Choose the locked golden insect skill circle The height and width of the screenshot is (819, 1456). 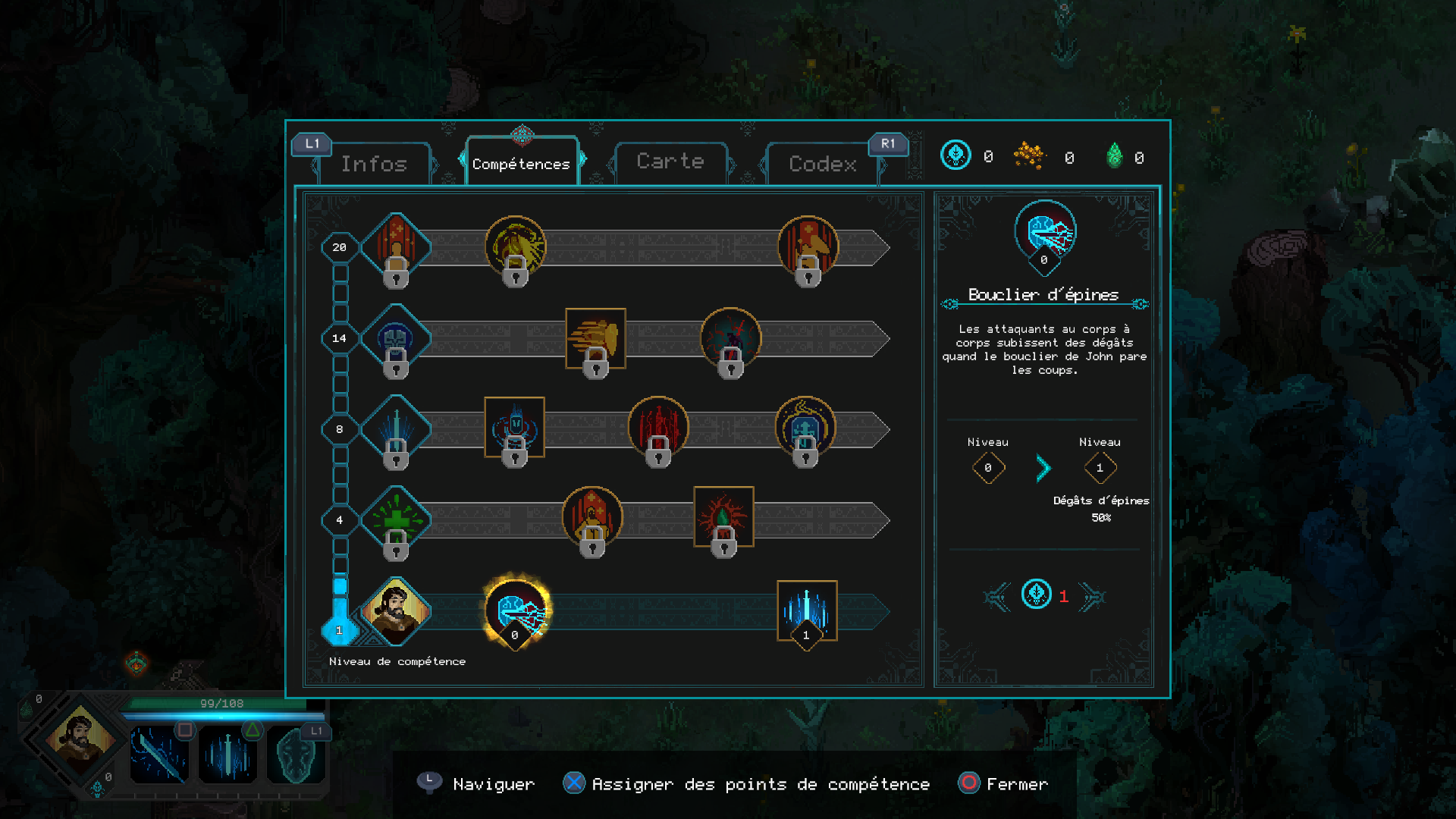[515, 247]
